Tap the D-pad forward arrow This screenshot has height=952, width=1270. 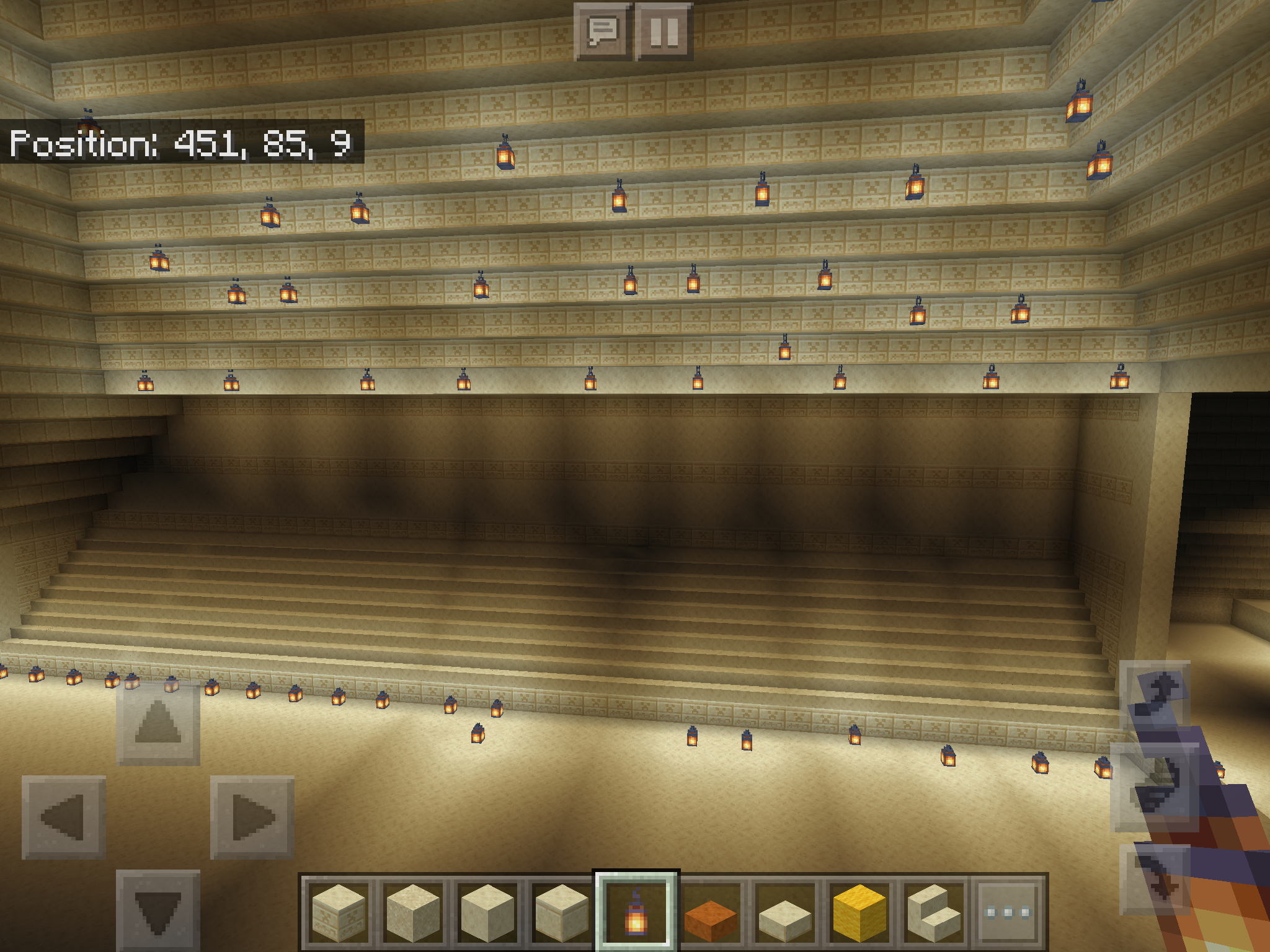pos(158,723)
